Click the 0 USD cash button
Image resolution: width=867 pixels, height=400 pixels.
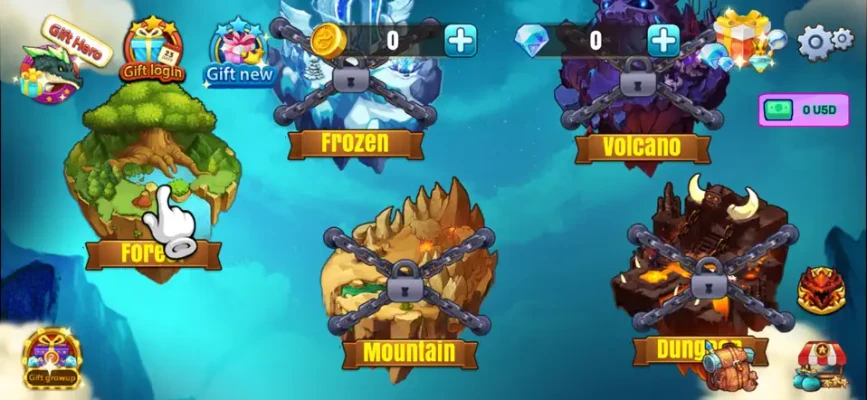(803, 110)
